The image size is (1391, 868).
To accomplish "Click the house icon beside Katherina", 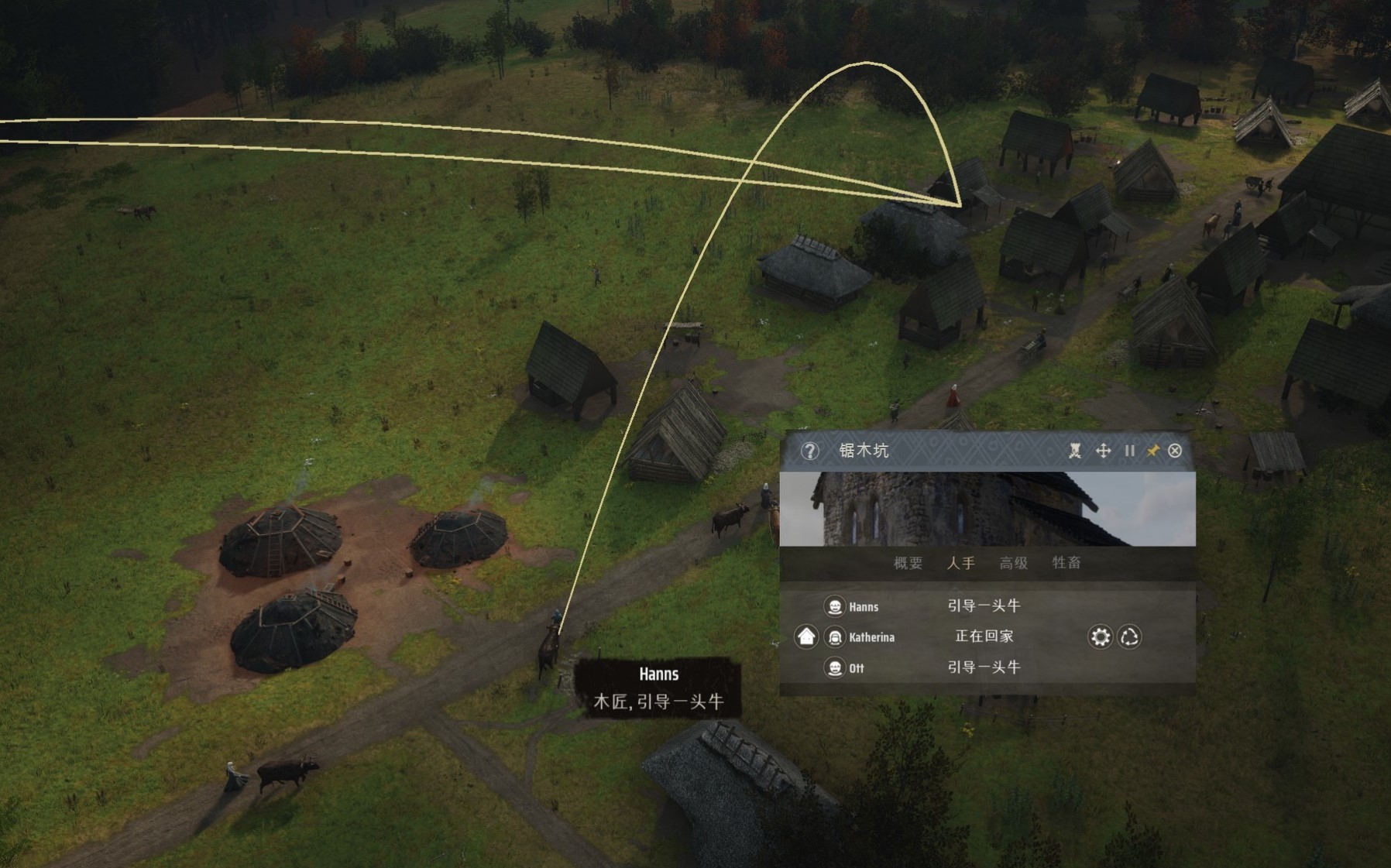I will pos(806,636).
